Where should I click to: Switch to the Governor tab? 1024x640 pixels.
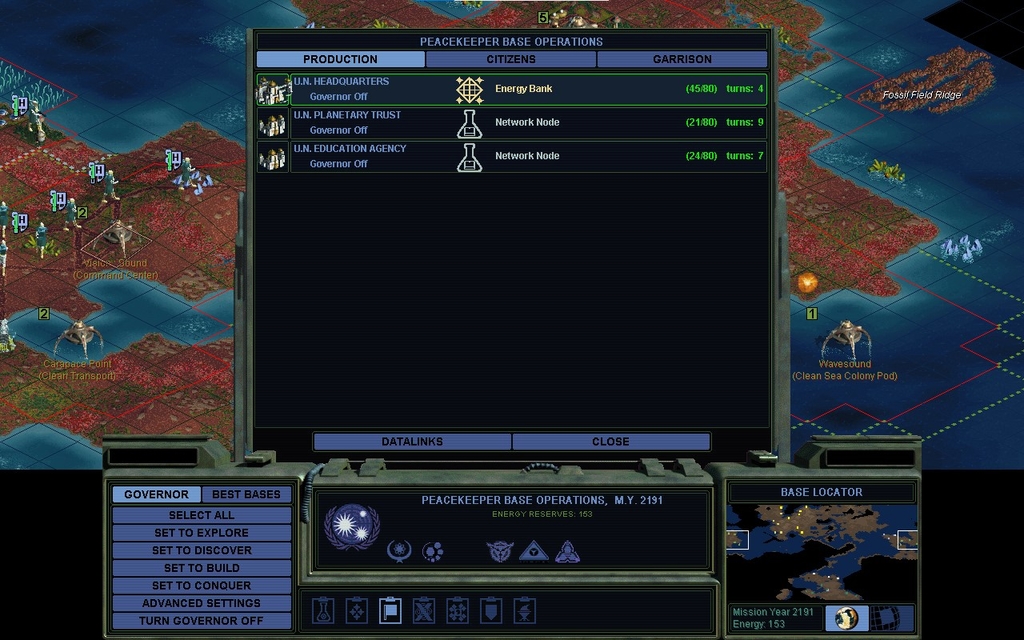coord(156,494)
